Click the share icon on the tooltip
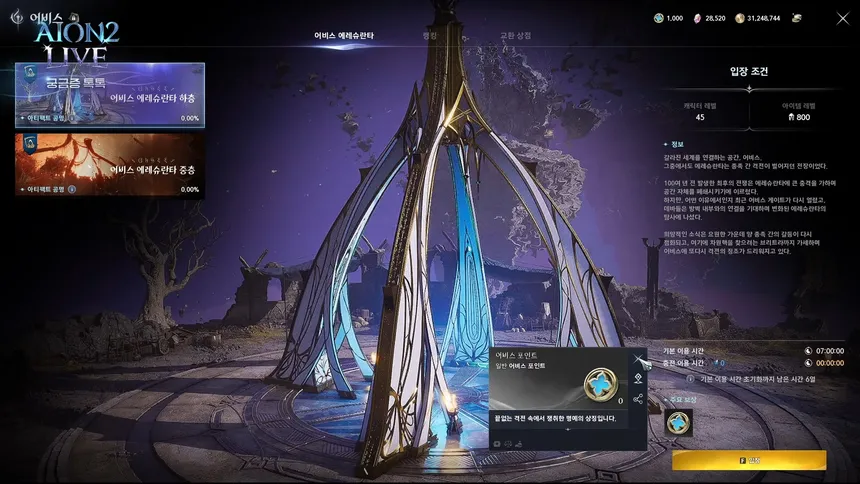860x484 pixels. coord(638,399)
